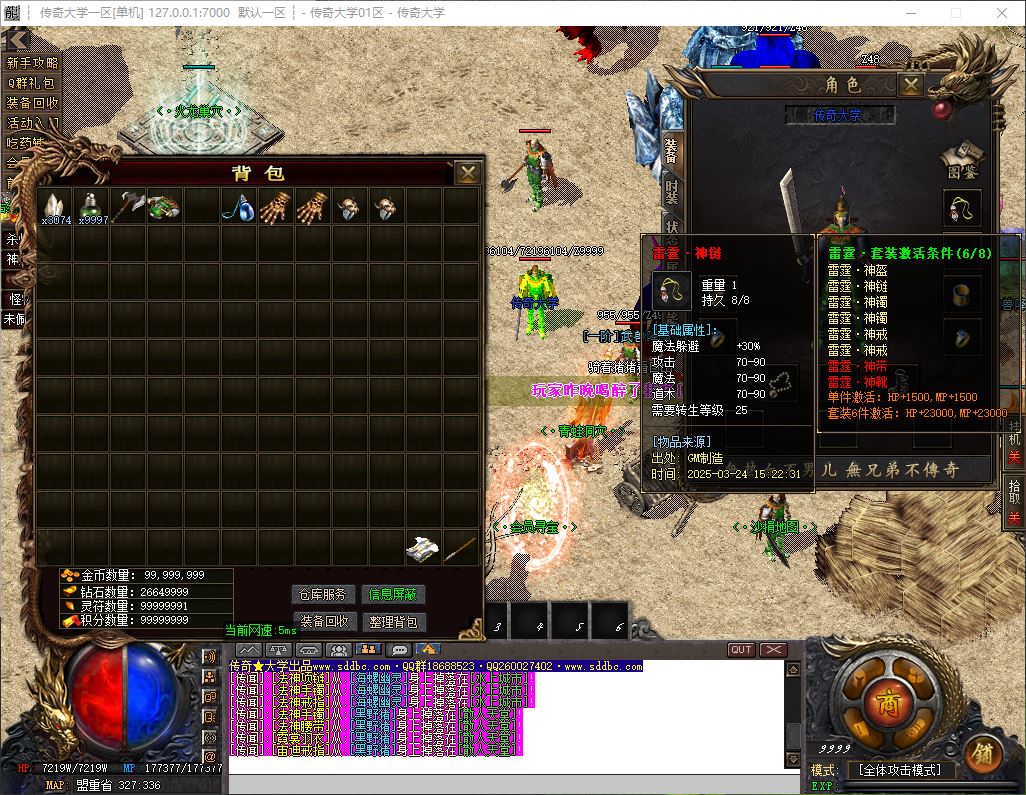Toggle the 信息屏蔽 message filter
Image resolution: width=1026 pixels, height=795 pixels.
coord(393,594)
